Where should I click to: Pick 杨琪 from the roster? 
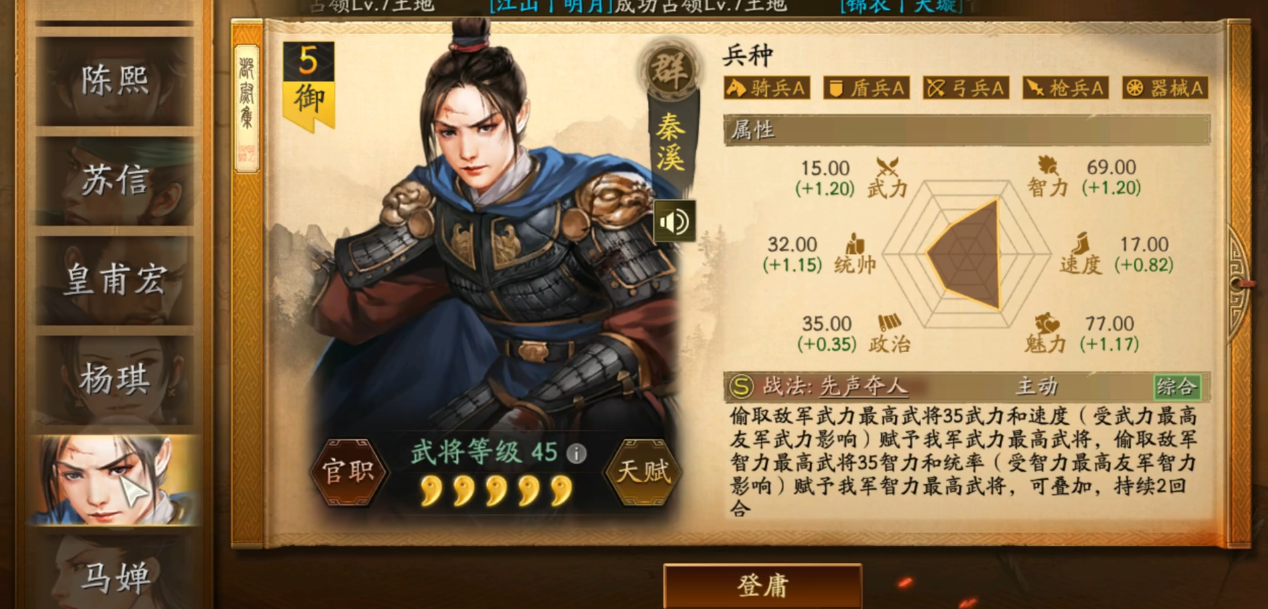tap(114, 378)
